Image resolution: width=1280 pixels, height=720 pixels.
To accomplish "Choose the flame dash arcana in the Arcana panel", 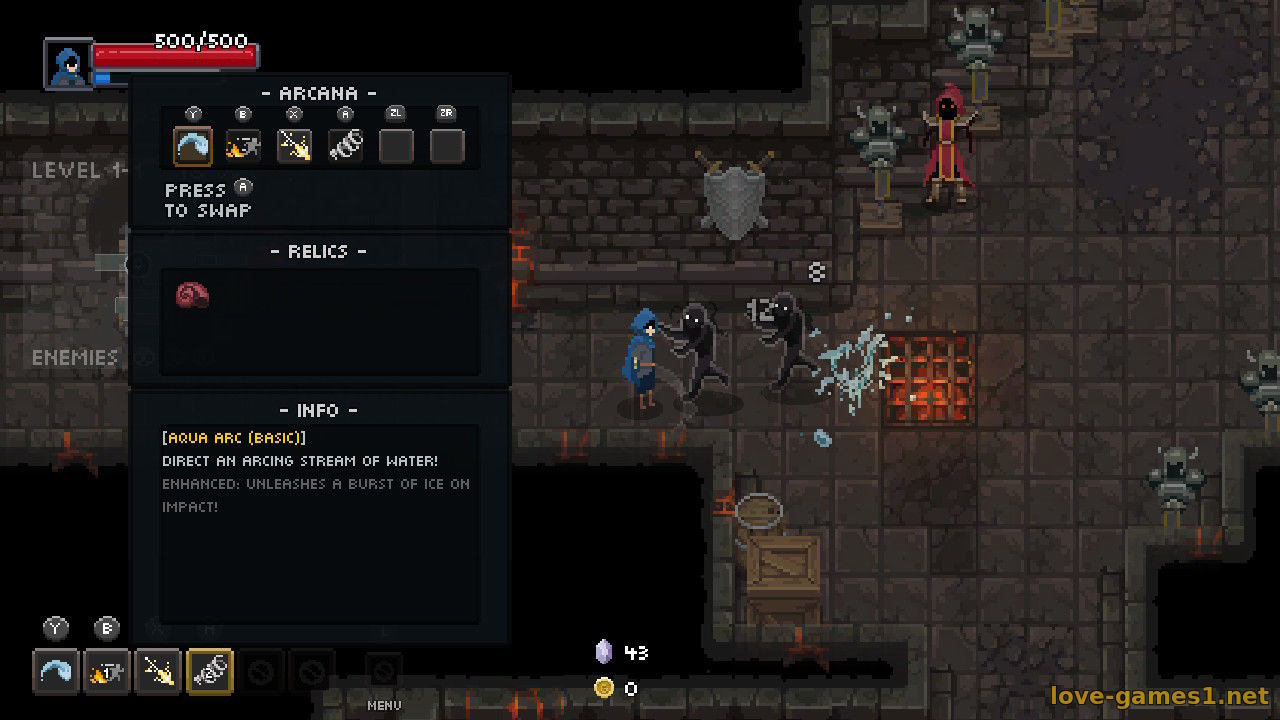I will 243,146.
